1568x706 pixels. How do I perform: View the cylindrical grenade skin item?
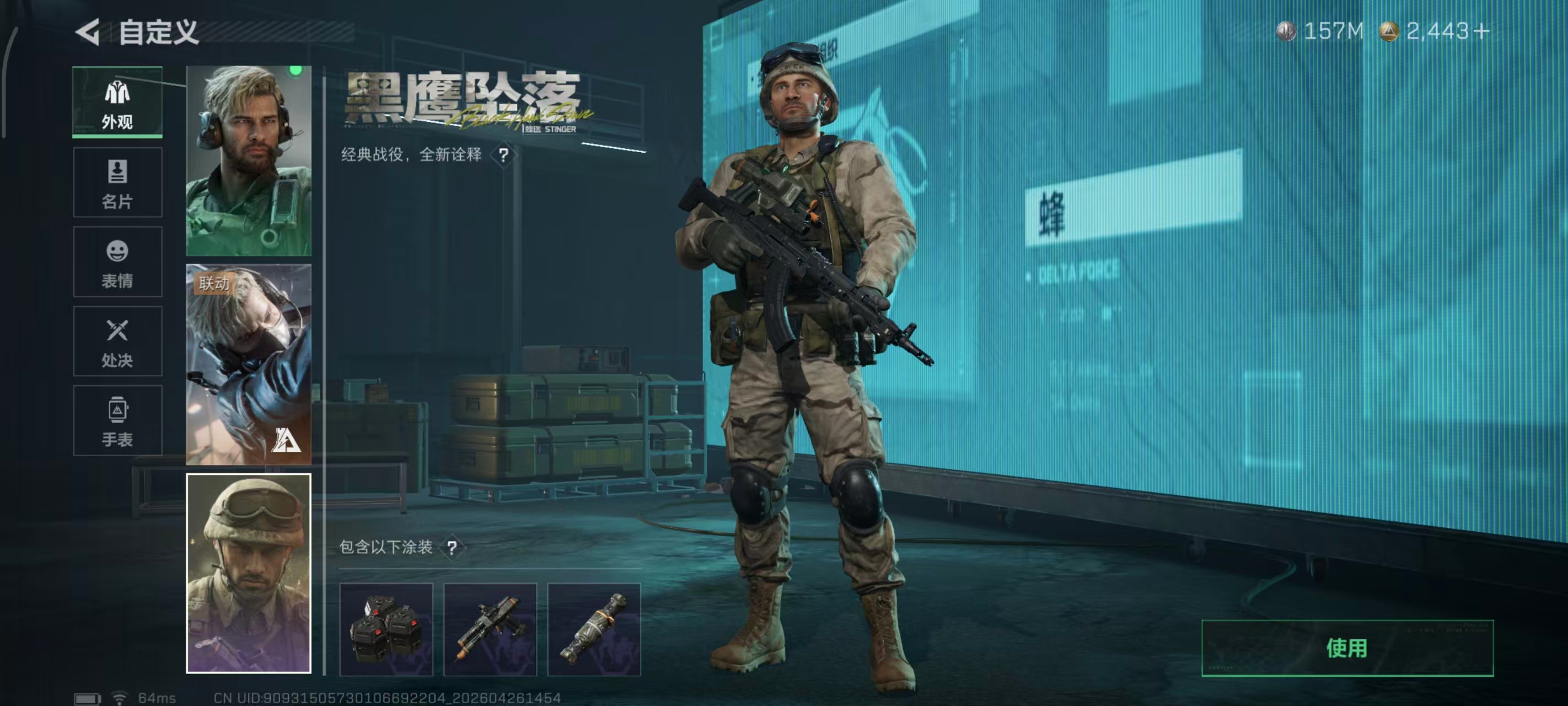tap(594, 629)
